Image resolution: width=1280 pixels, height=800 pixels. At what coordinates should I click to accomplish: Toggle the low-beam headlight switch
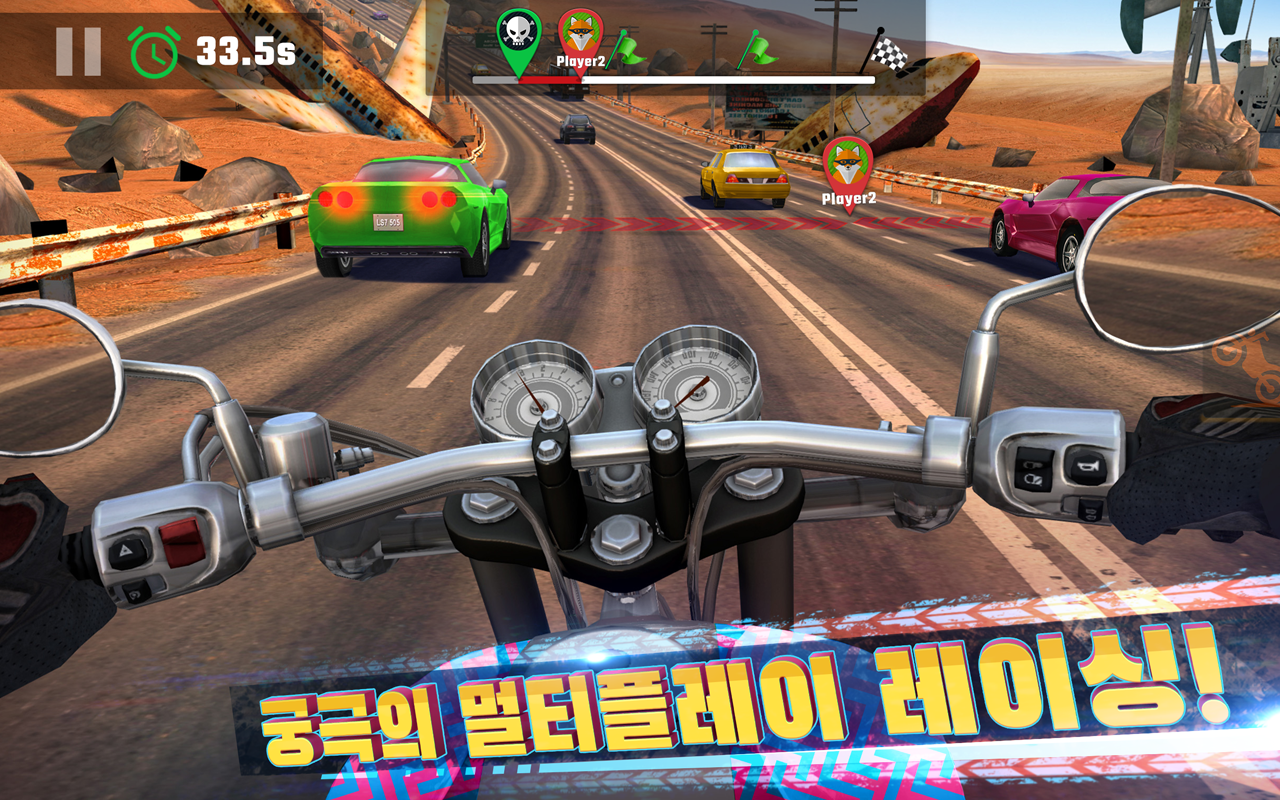click(x=1033, y=479)
